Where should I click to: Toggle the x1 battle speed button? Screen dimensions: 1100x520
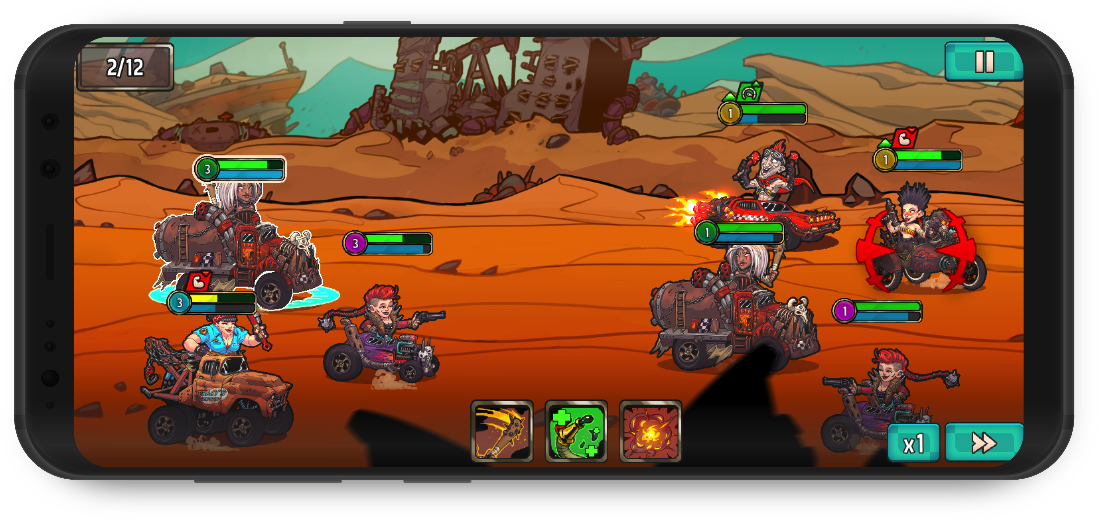913,443
